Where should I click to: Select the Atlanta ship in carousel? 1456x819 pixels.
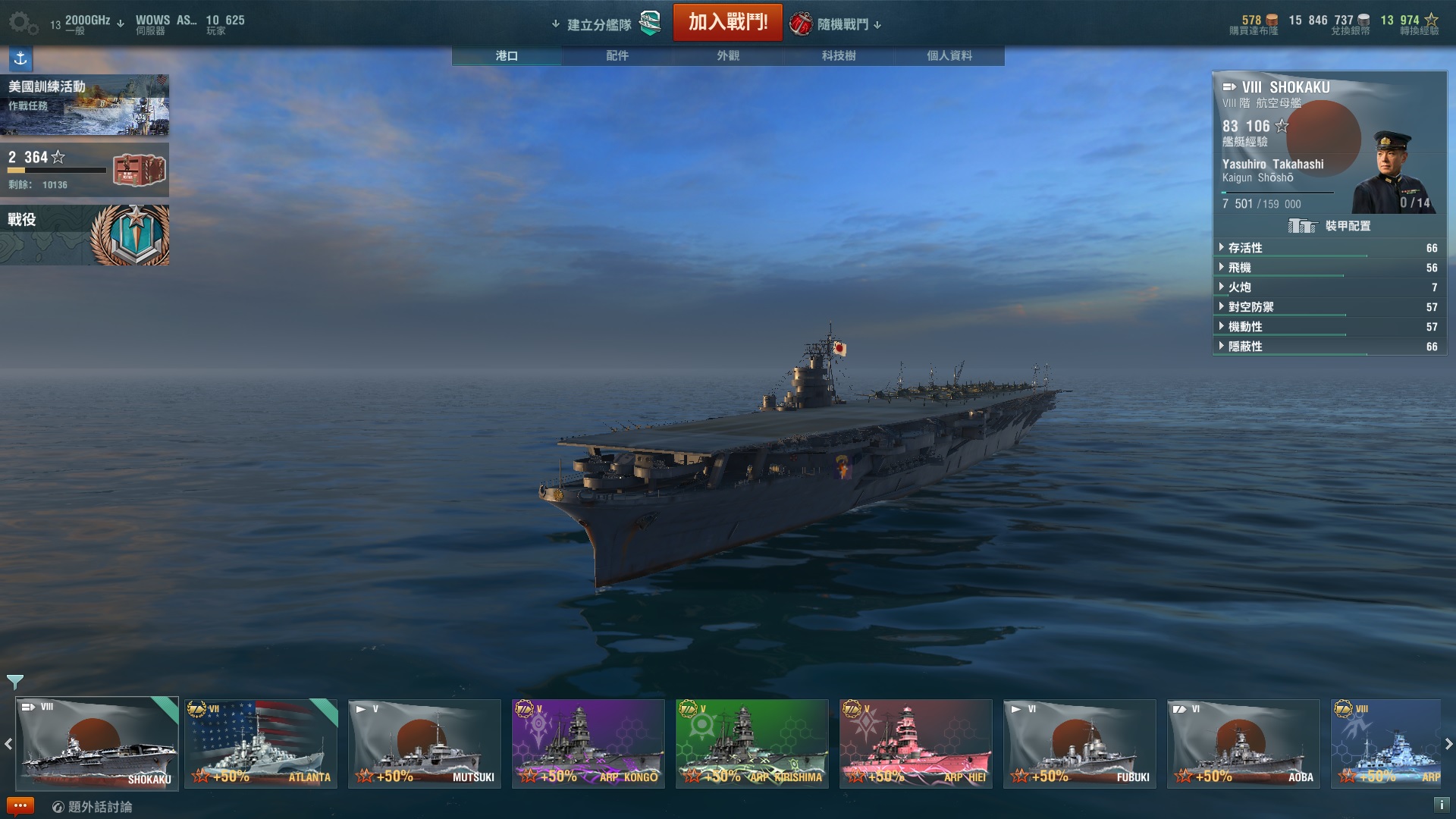[x=261, y=744]
